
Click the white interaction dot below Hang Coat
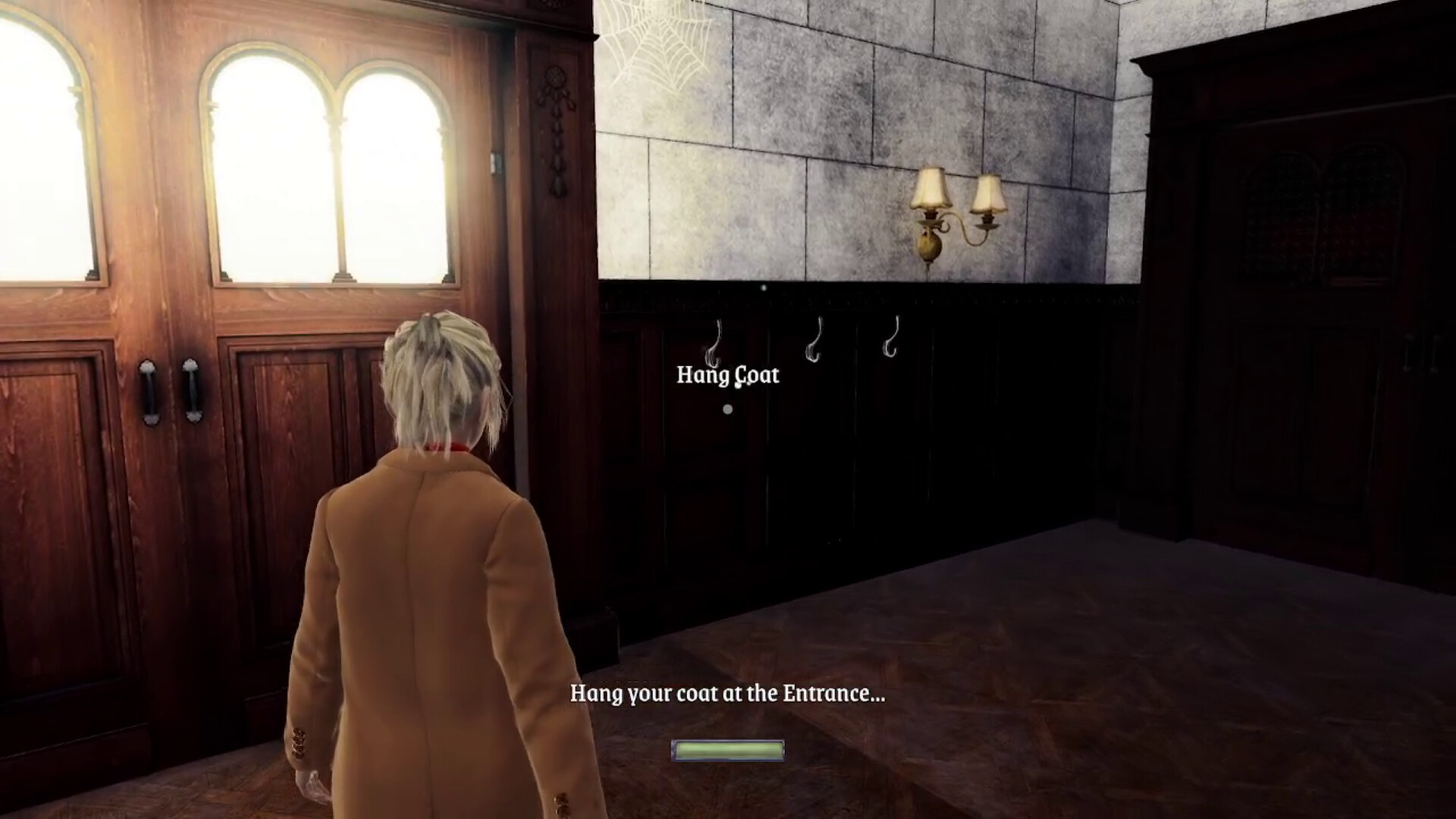tap(728, 408)
